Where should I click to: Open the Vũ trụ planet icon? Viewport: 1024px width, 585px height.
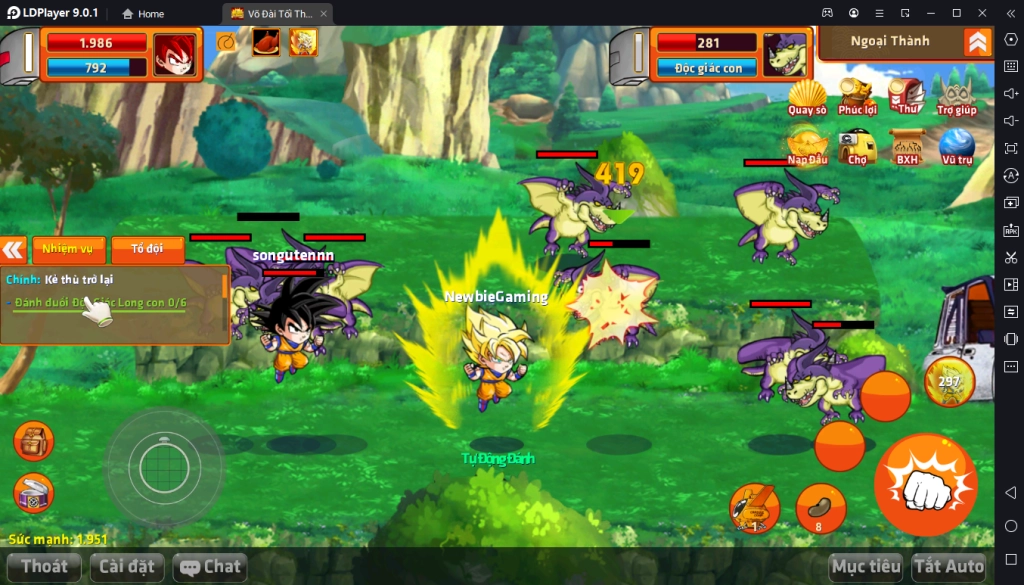point(957,147)
